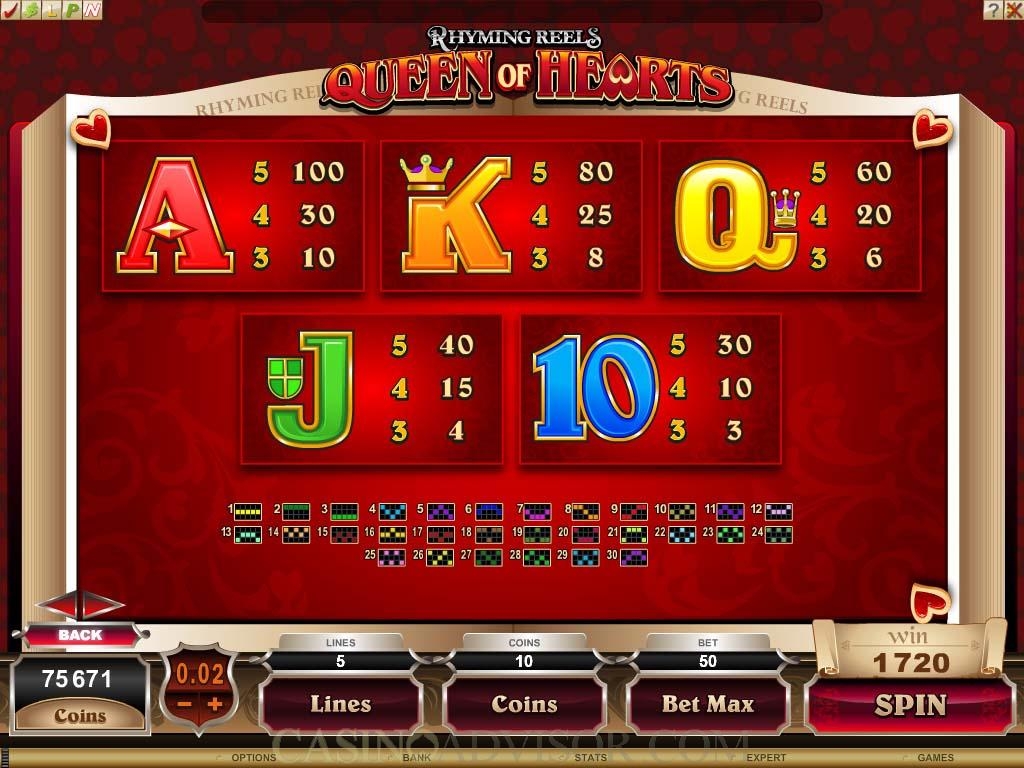Open the OPTIONS menu
This screenshot has height=768, width=1024.
(253, 758)
